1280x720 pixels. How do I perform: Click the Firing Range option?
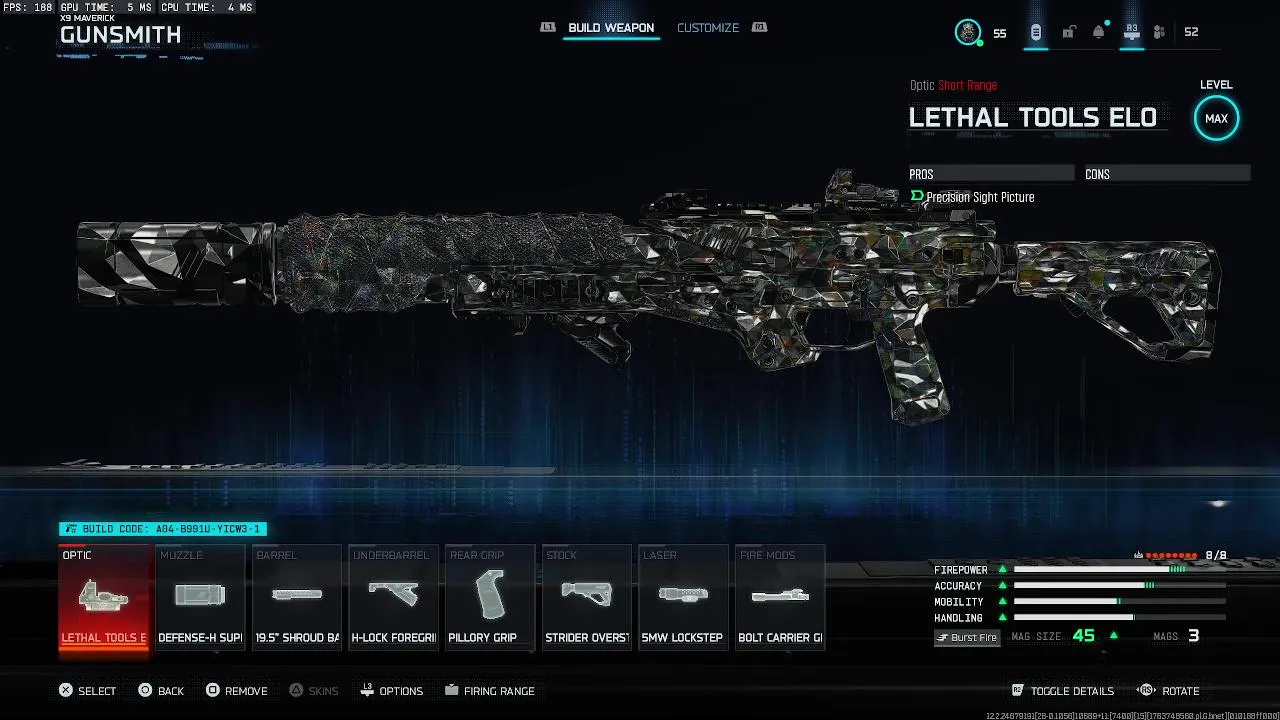pyautogui.click(x=490, y=691)
